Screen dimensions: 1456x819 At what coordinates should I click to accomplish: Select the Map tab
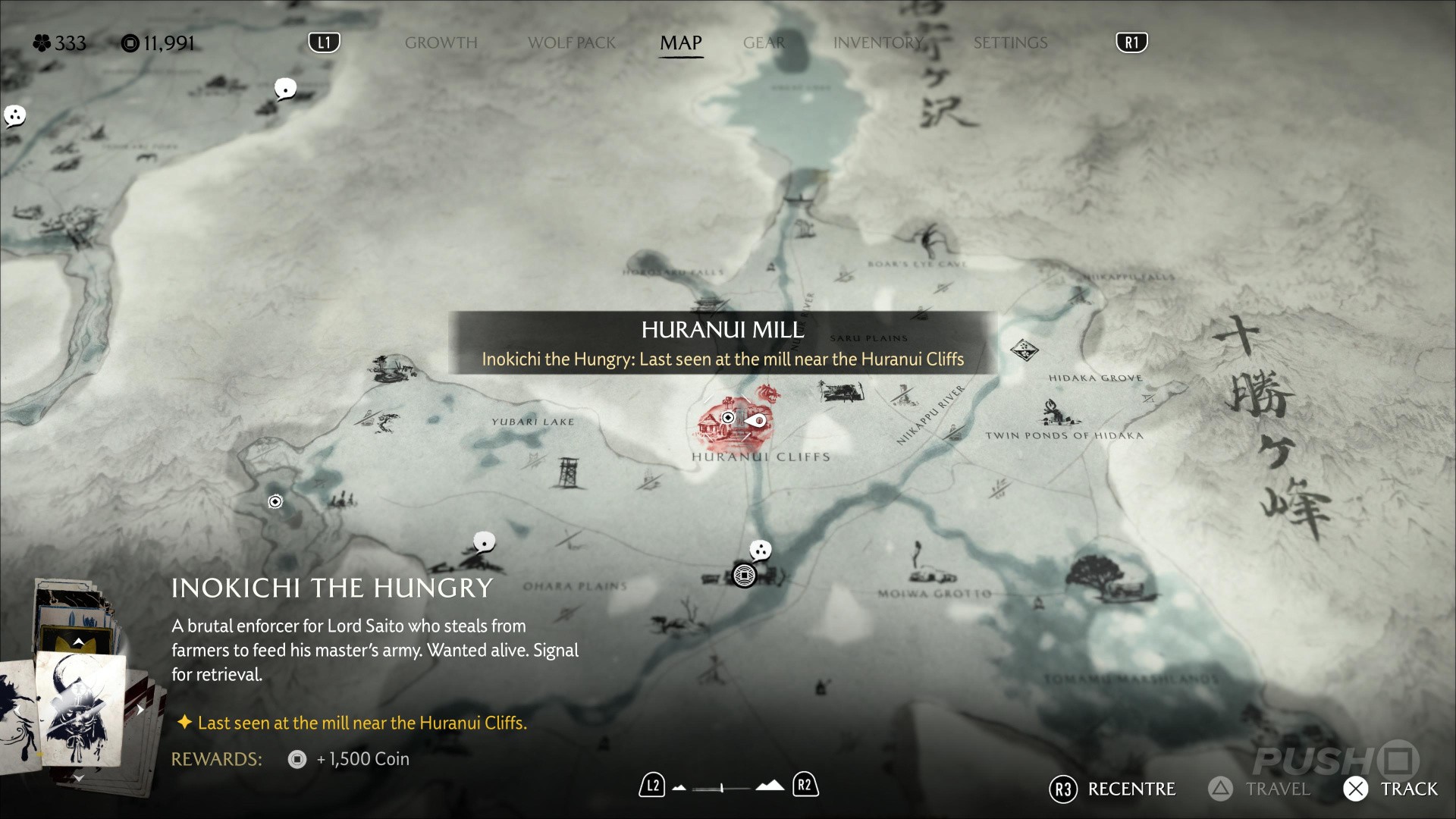[680, 43]
